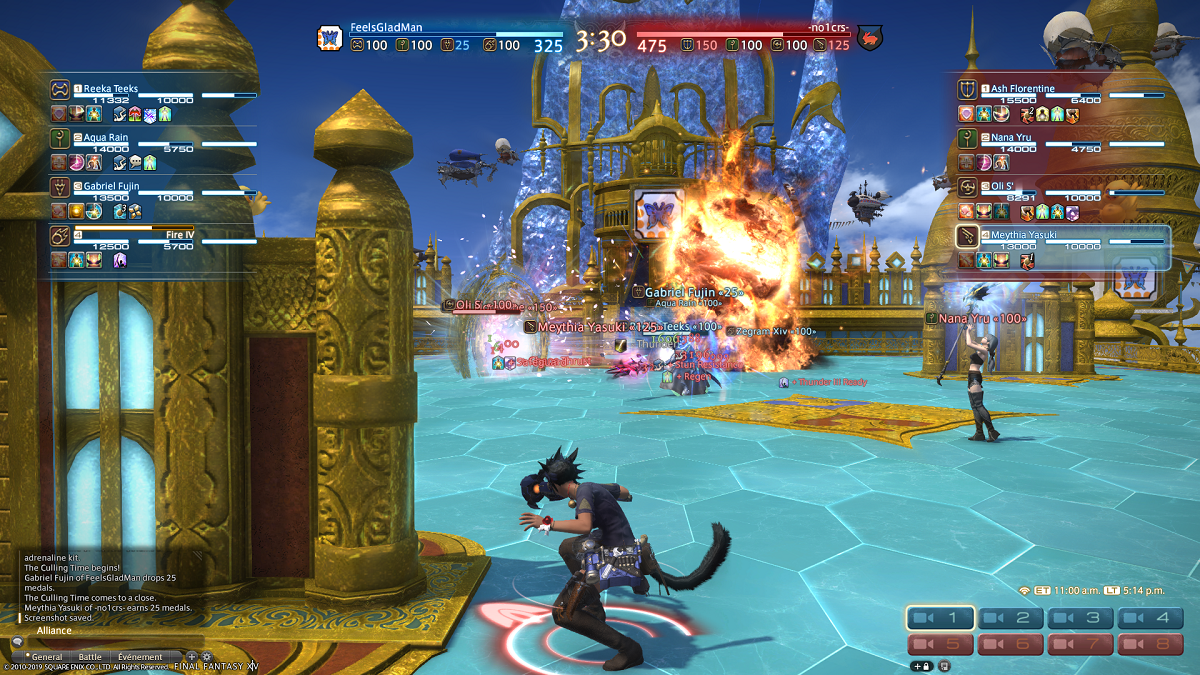
Task: Choose red team camera 7
Action: pyautogui.click(x=1081, y=645)
